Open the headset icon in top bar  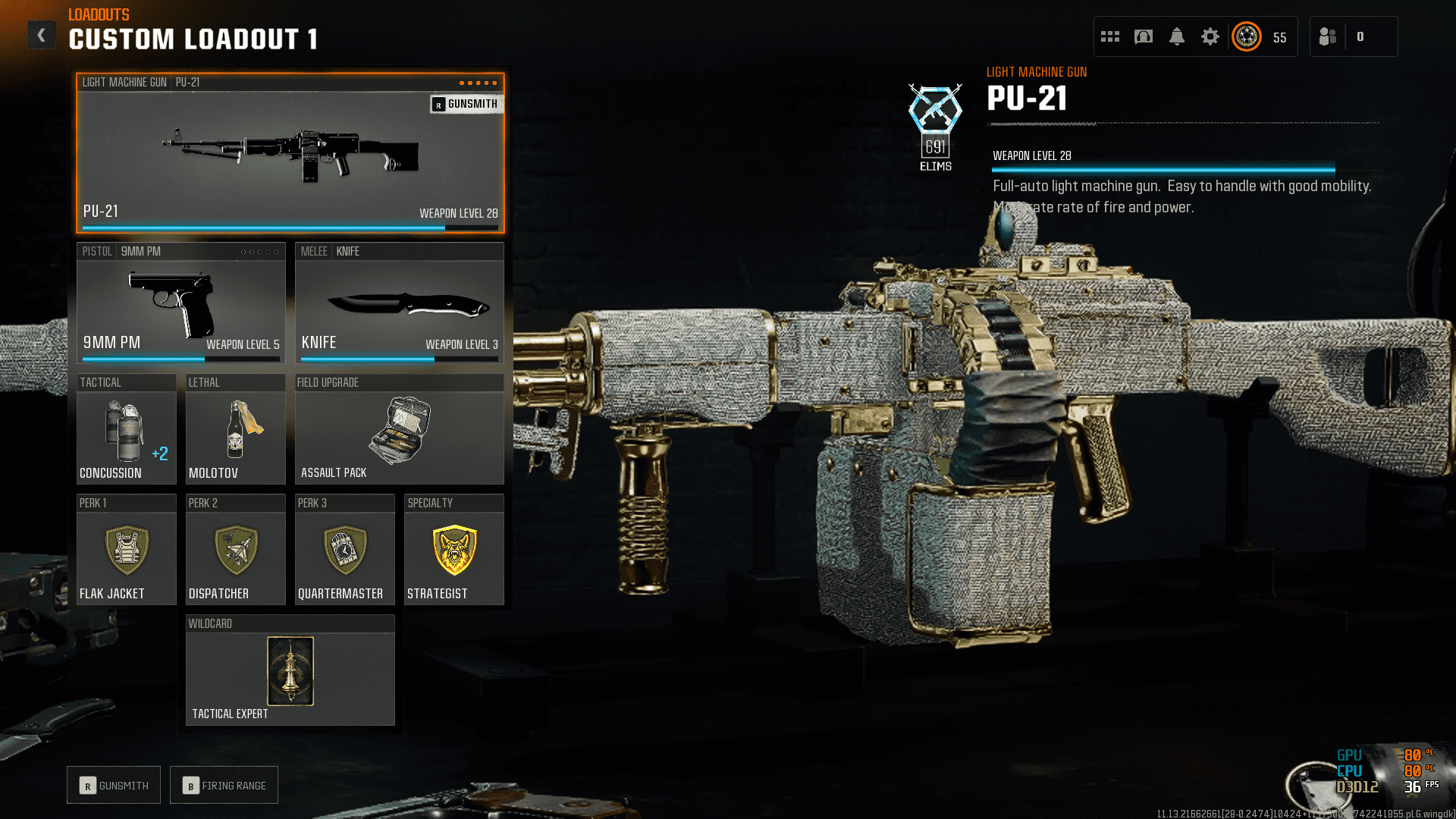[x=1144, y=36]
